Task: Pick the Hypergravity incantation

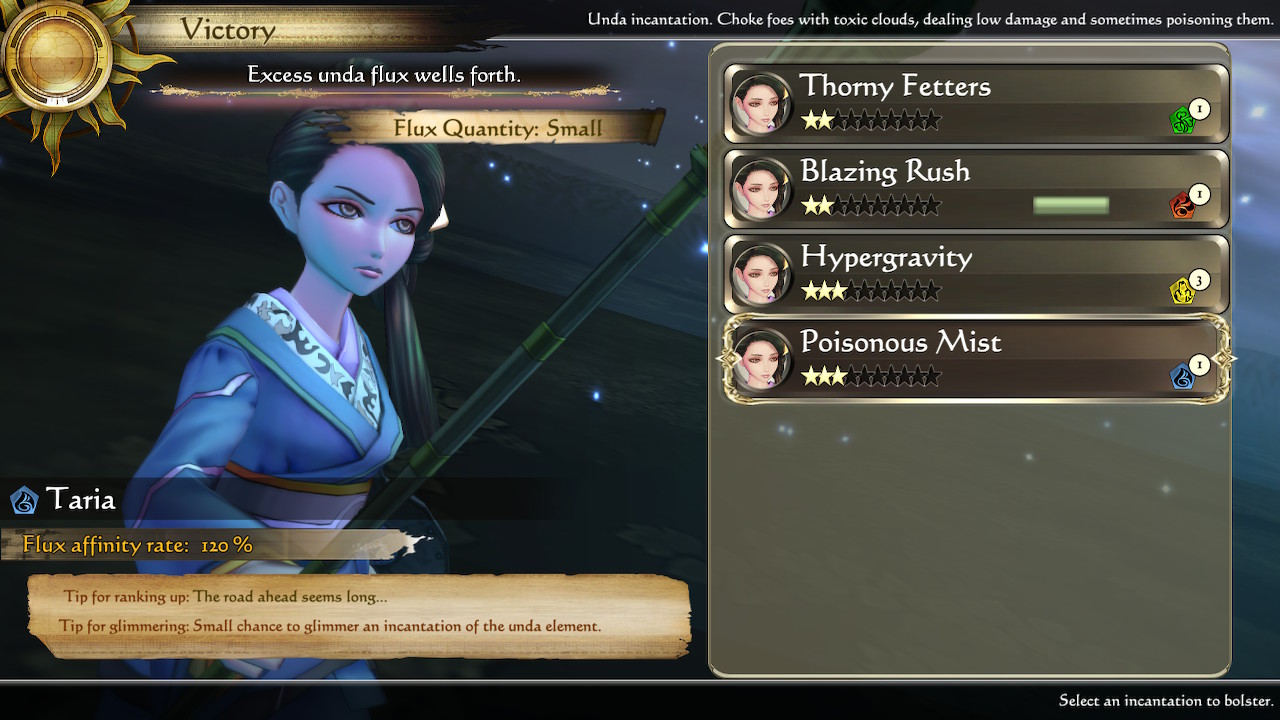Action: click(975, 274)
